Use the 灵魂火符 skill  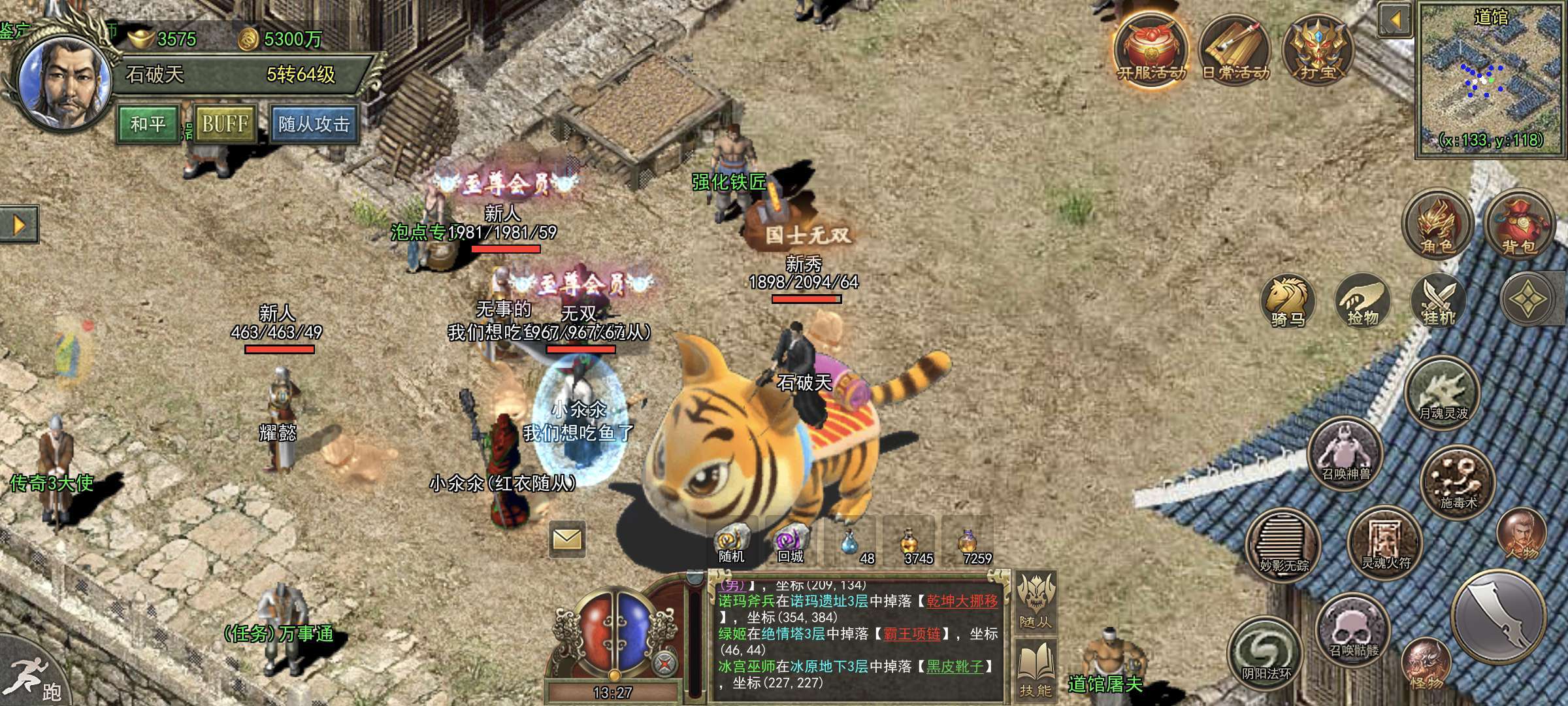tap(1385, 543)
